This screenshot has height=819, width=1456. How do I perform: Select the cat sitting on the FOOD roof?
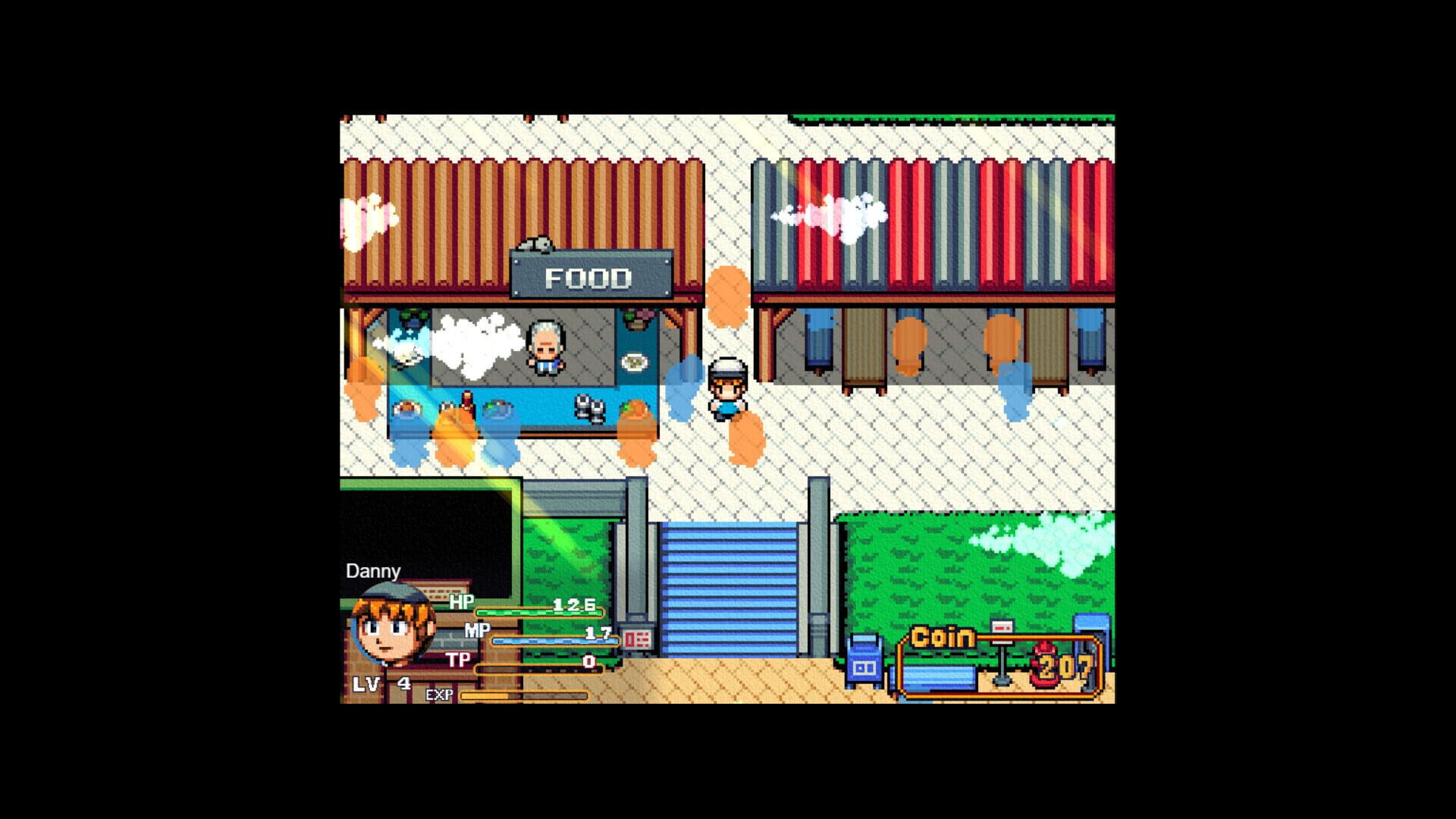point(535,243)
